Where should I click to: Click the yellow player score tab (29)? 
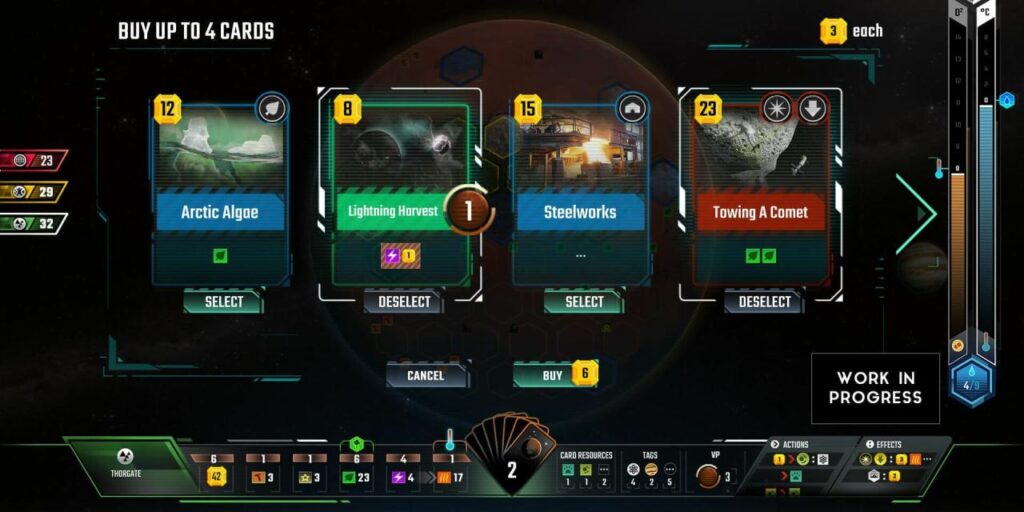click(35, 191)
